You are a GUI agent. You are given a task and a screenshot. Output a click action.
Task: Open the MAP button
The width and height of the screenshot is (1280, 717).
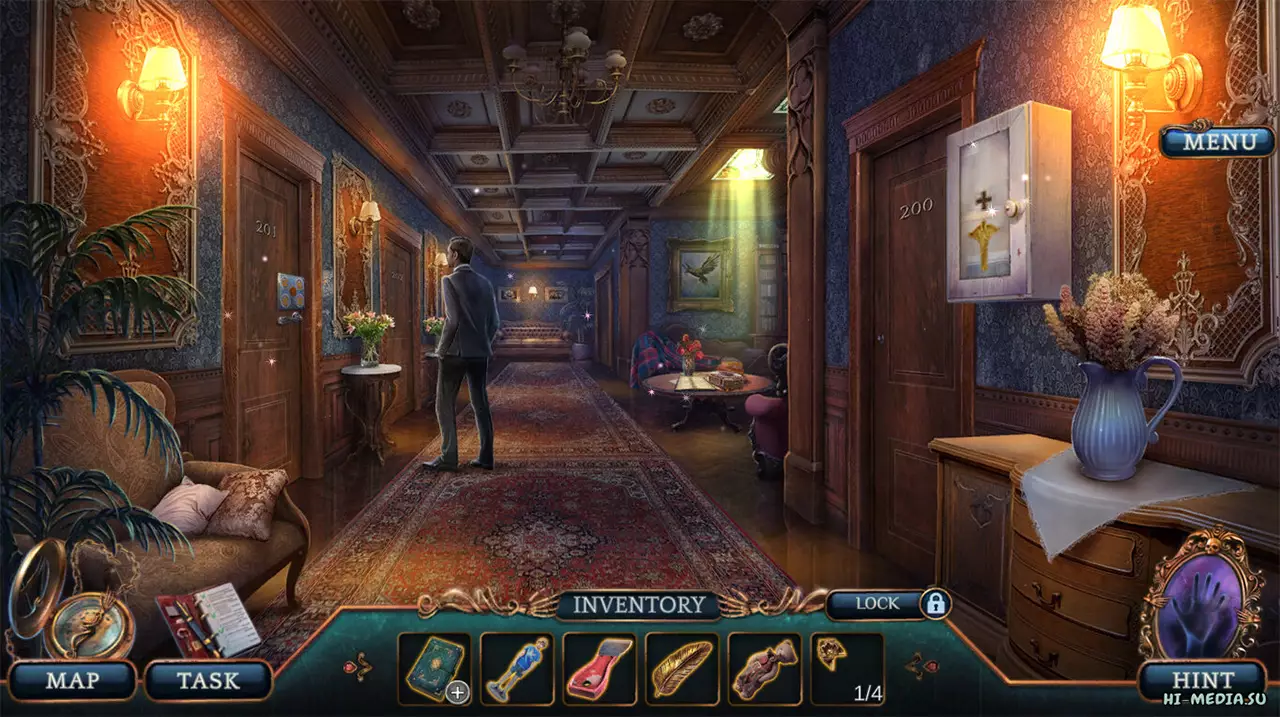pos(71,681)
